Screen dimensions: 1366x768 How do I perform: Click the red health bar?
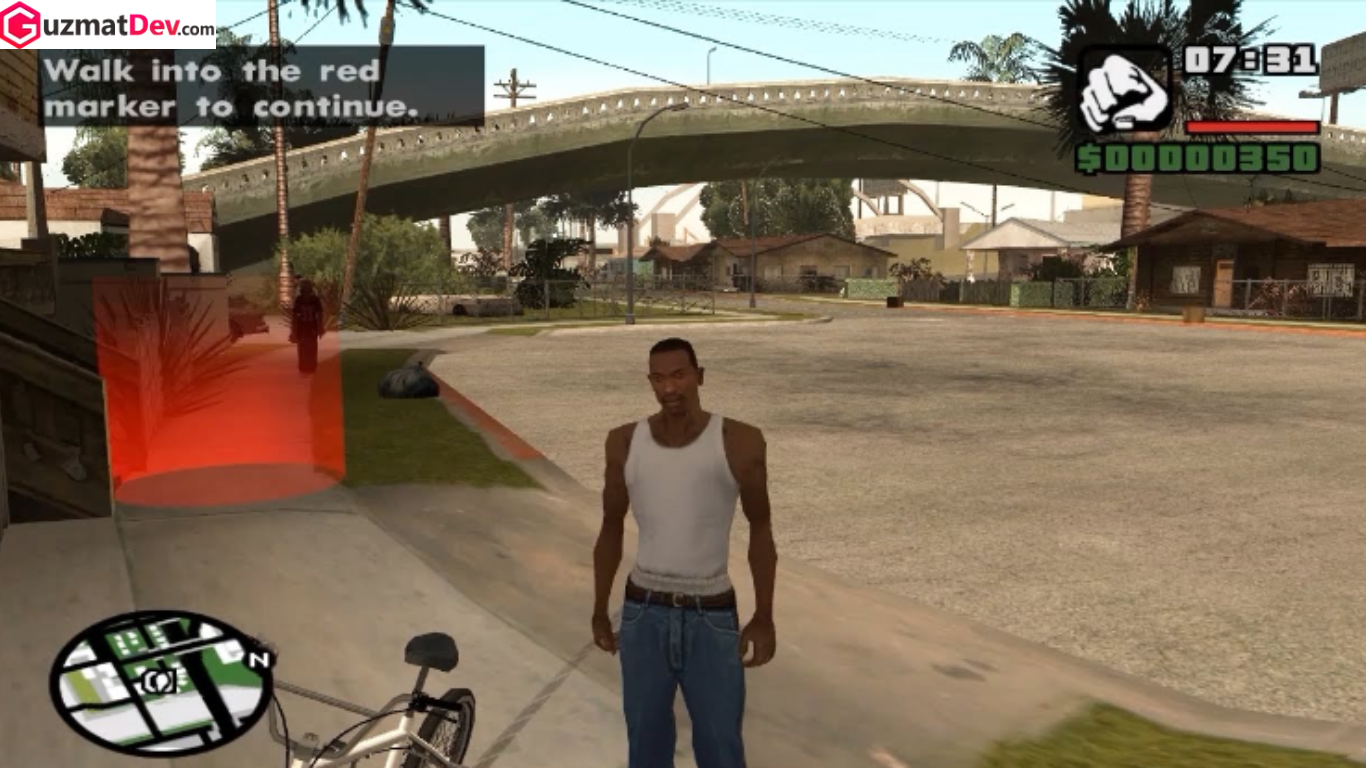[x=1253, y=127]
